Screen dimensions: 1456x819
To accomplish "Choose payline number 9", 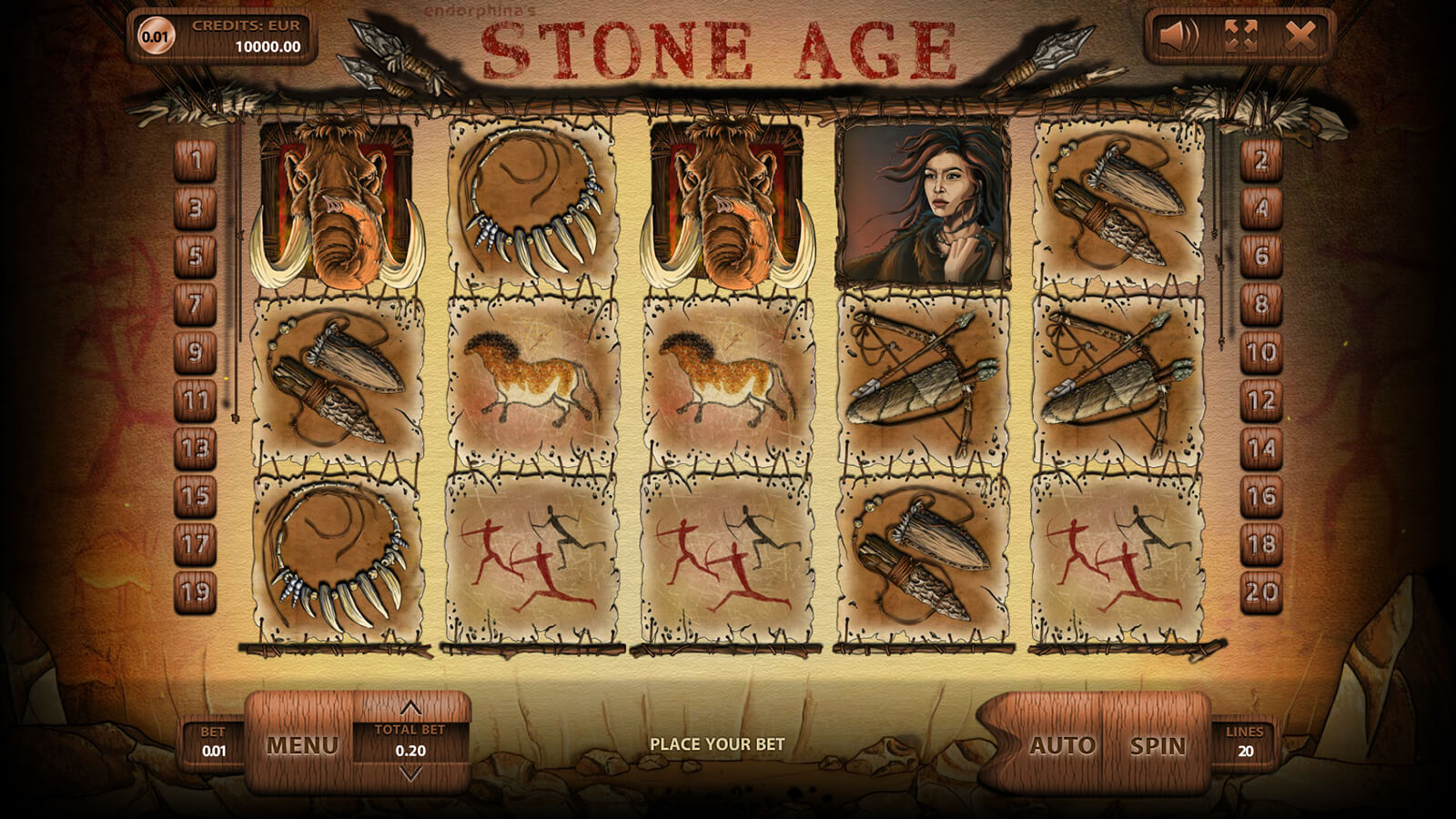I will 195,352.
